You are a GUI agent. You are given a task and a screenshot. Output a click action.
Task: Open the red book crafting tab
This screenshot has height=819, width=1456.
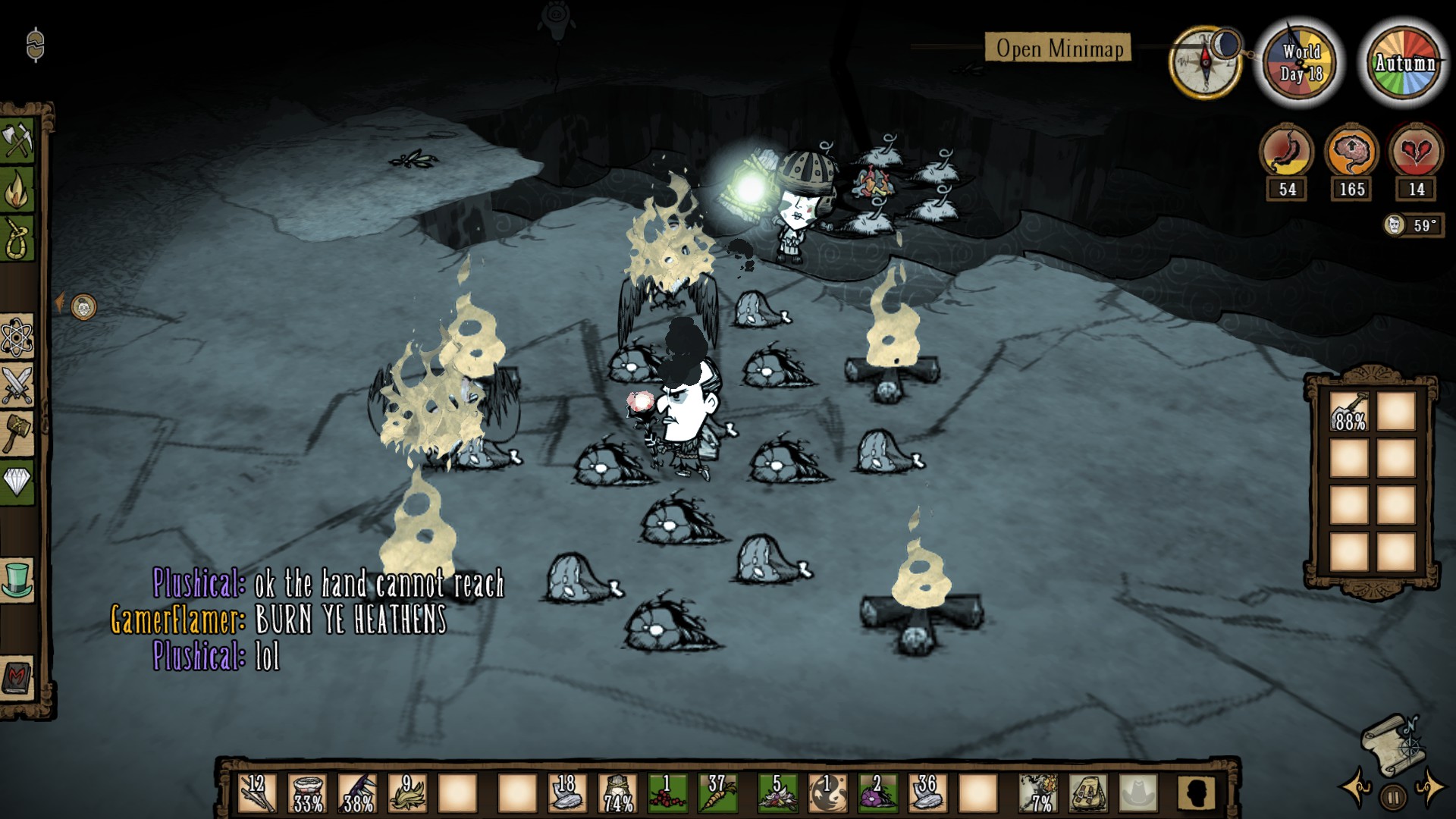click(17, 677)
